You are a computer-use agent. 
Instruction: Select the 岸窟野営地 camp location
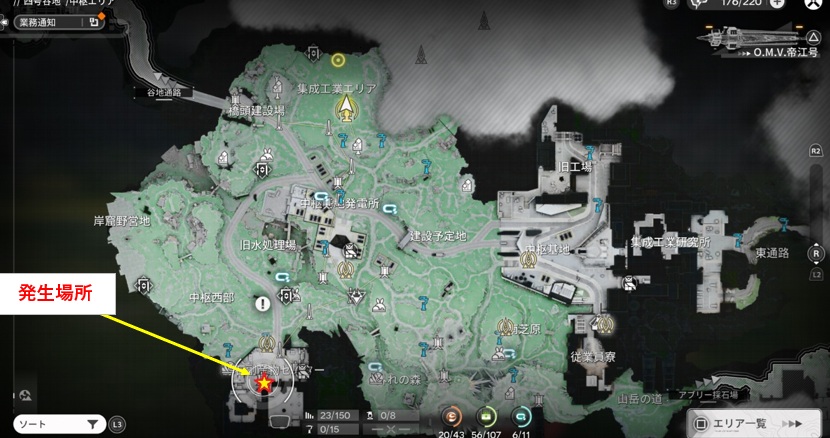pos(121,221)
